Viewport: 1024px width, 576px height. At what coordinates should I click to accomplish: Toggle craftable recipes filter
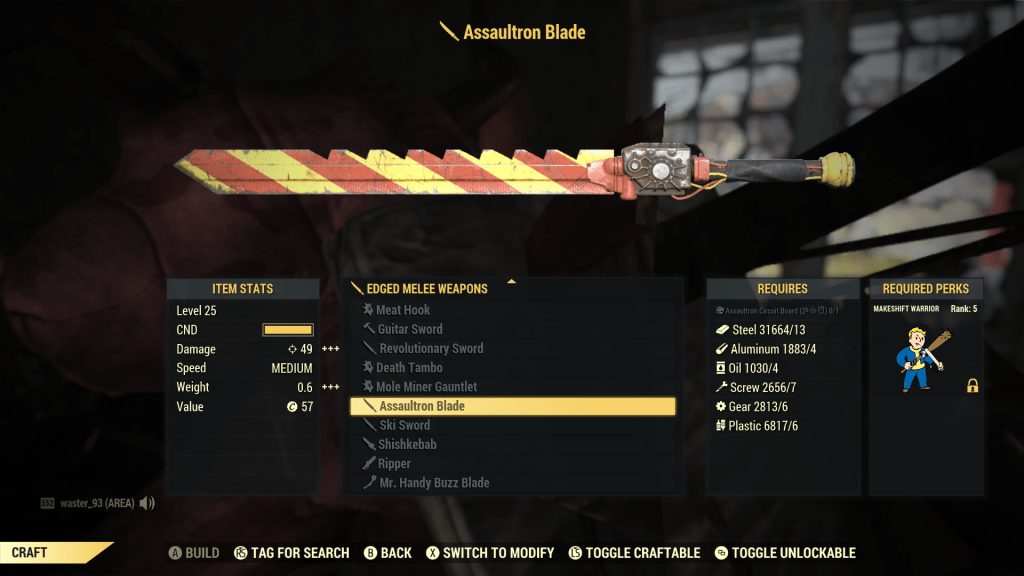634,553
